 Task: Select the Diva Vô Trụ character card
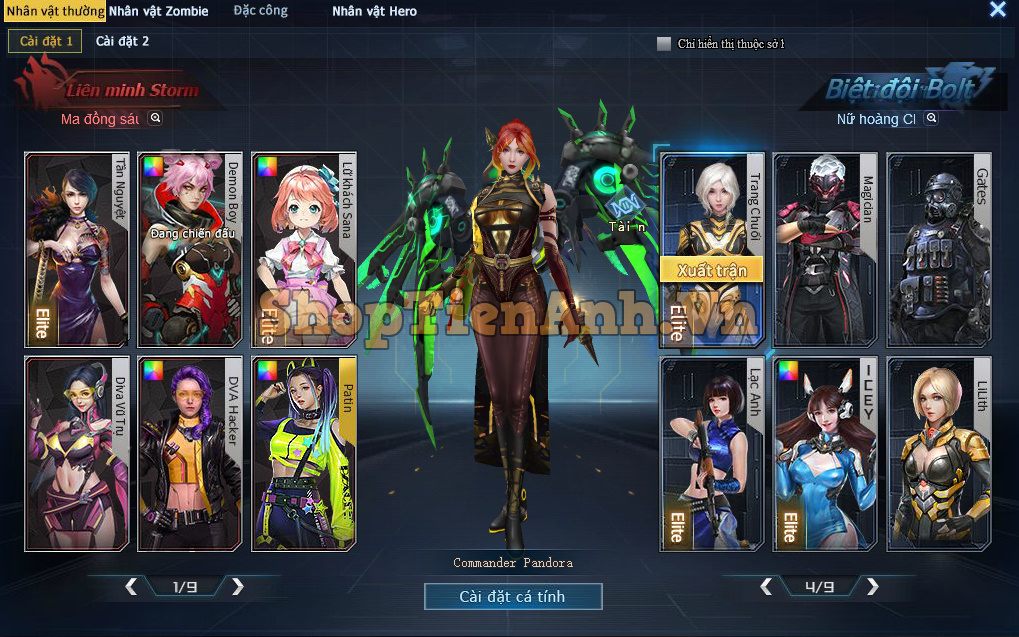(x=77, y=454)
